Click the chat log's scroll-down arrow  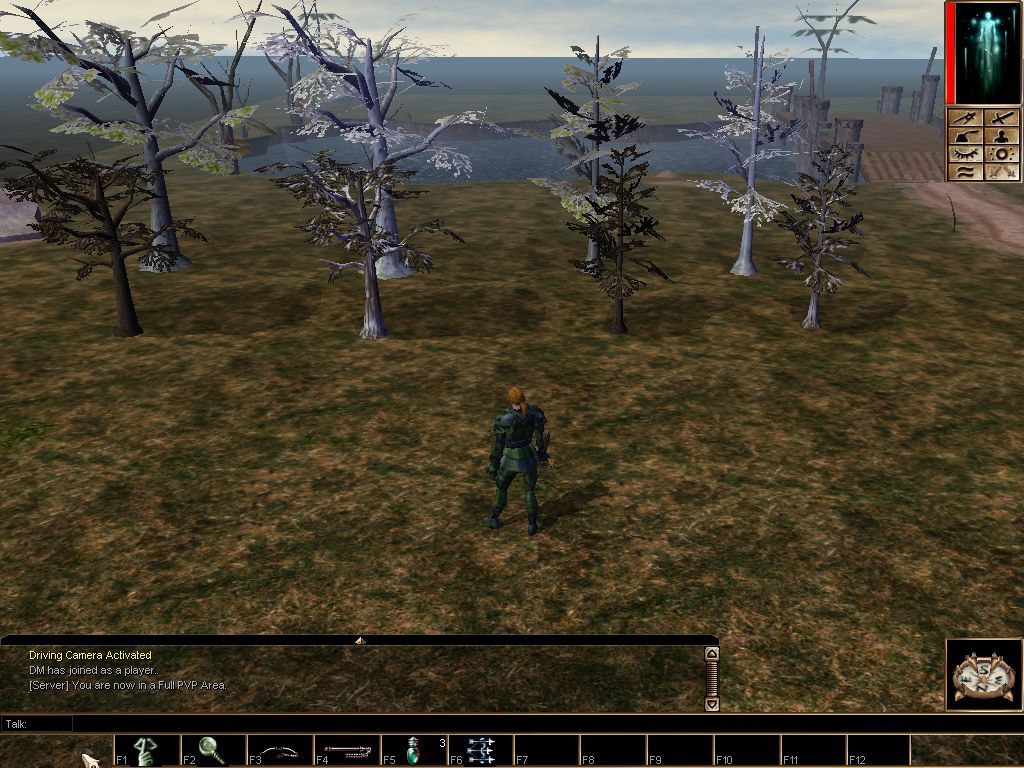click(712, 704)
